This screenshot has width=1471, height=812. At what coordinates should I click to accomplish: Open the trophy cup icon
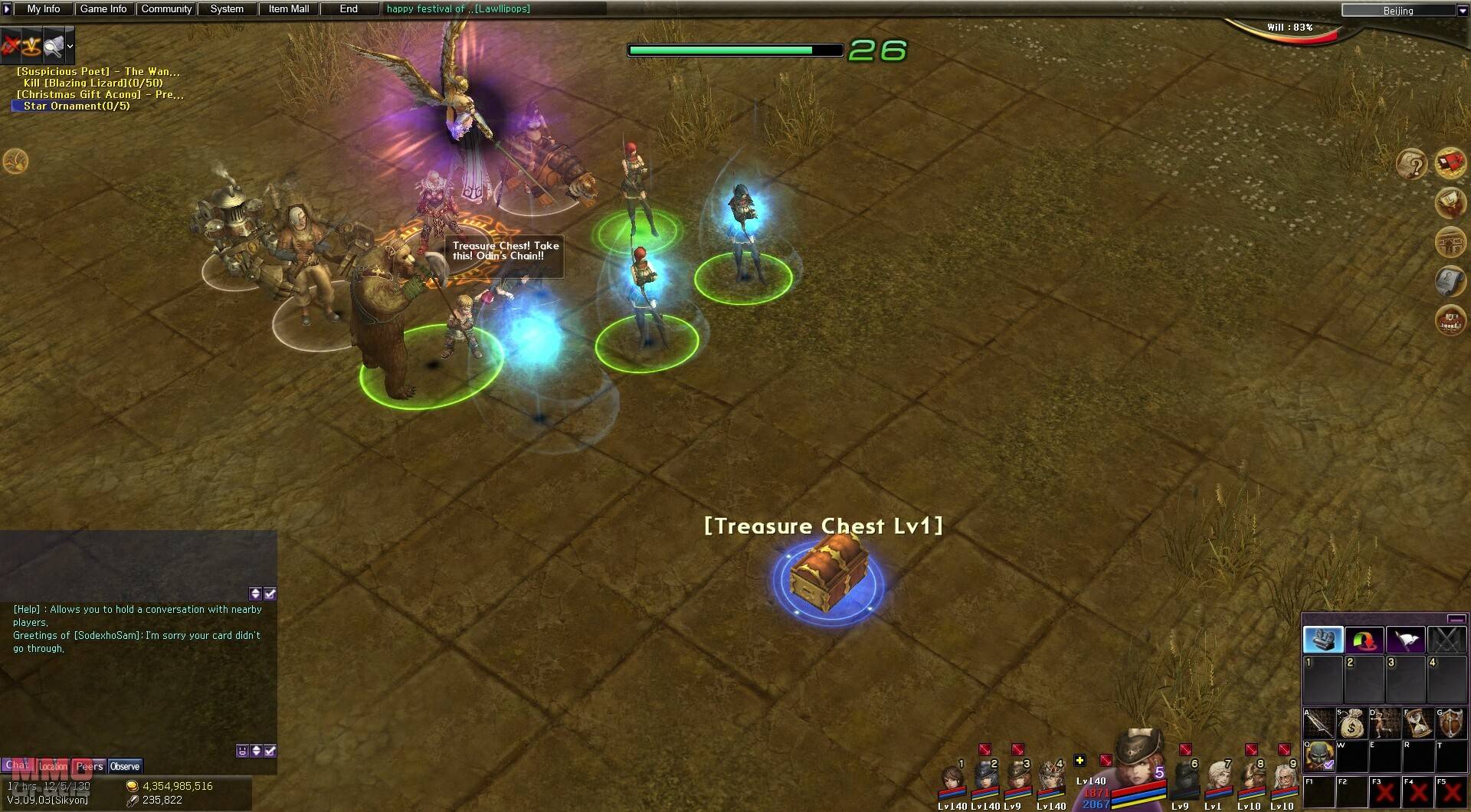tap(1450, 203)
